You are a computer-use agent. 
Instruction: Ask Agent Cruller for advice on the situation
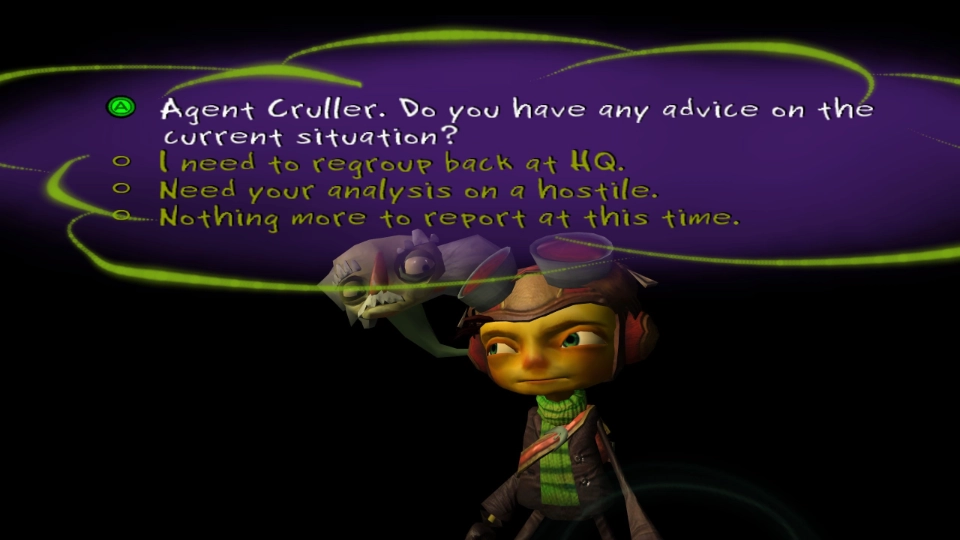pyautogui.click(x=515, y=121)
